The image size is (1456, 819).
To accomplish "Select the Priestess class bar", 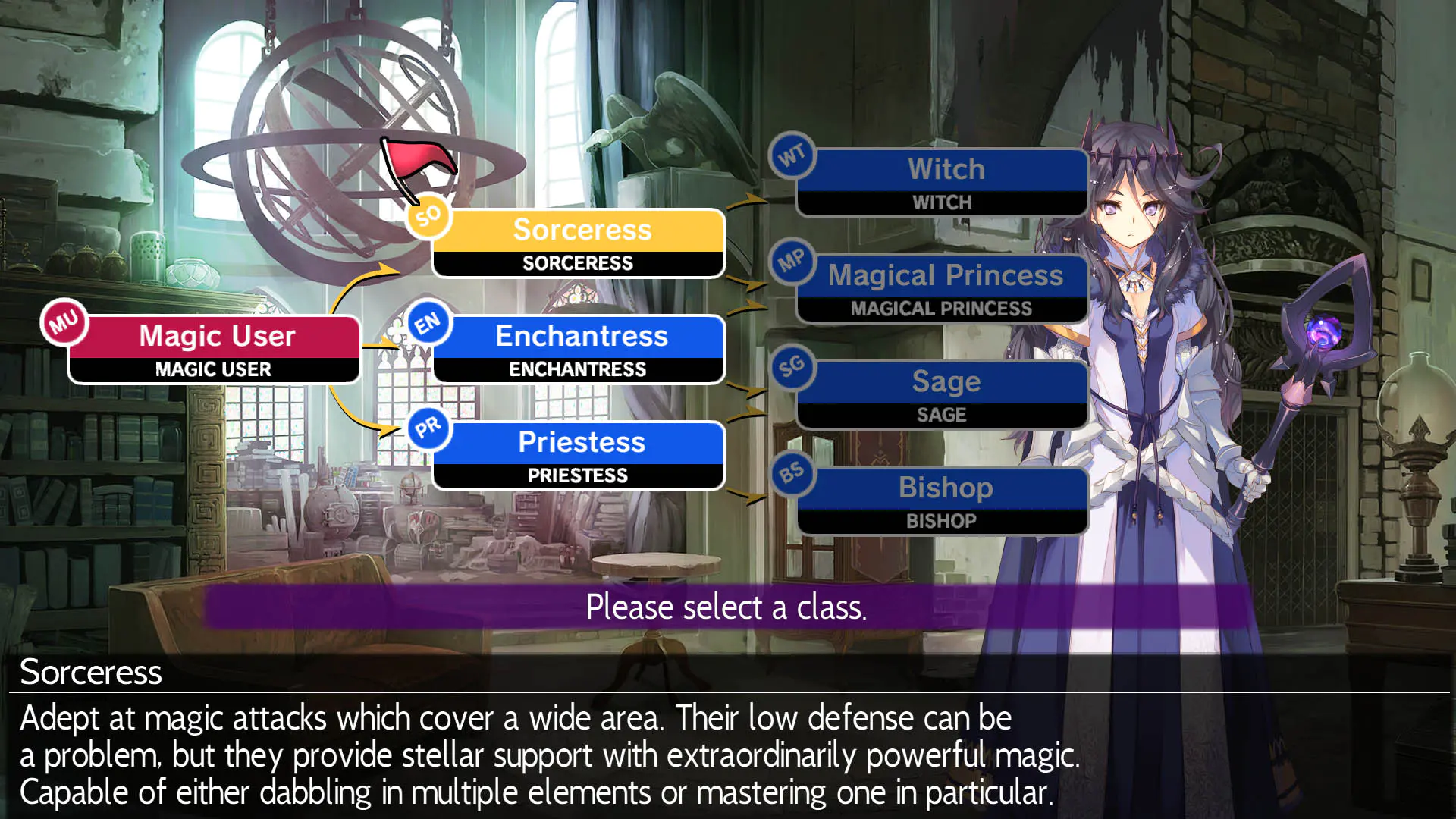I will pos(579,455).
